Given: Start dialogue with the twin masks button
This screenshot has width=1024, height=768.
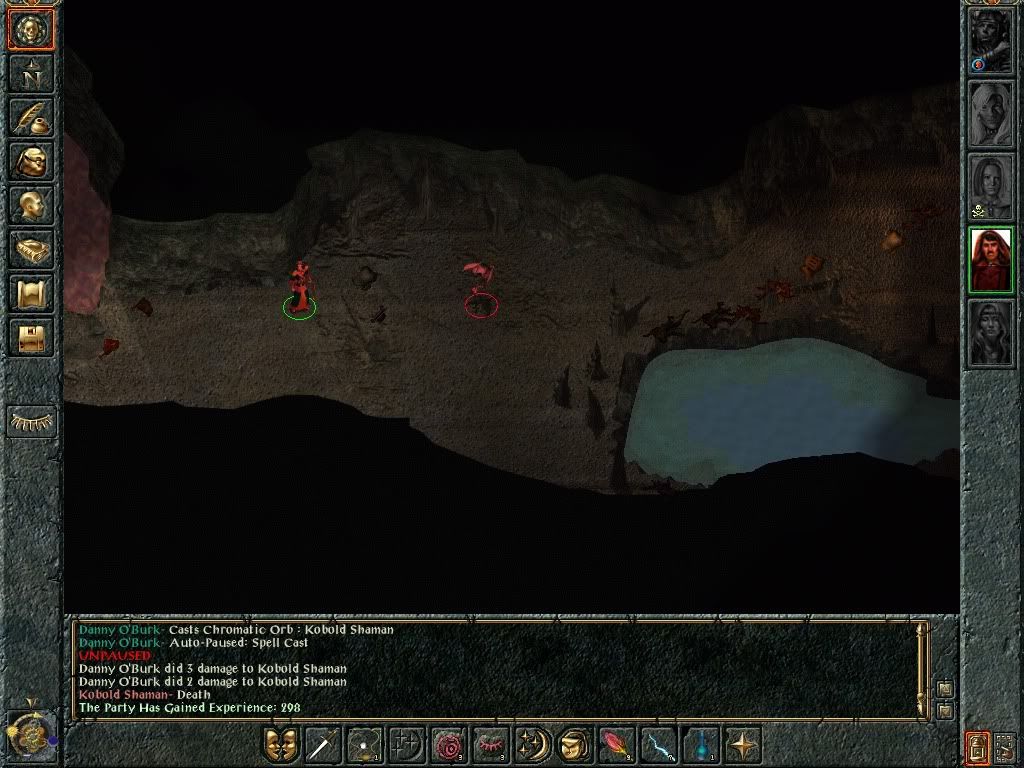Looking at the screenshot, I should tap(281, 746).
